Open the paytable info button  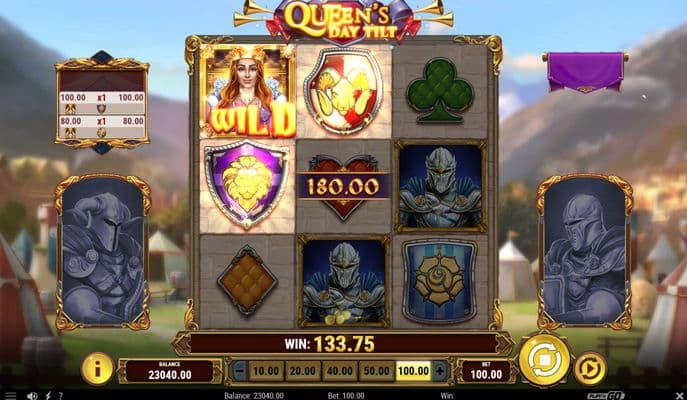click(x=97, y=368)
